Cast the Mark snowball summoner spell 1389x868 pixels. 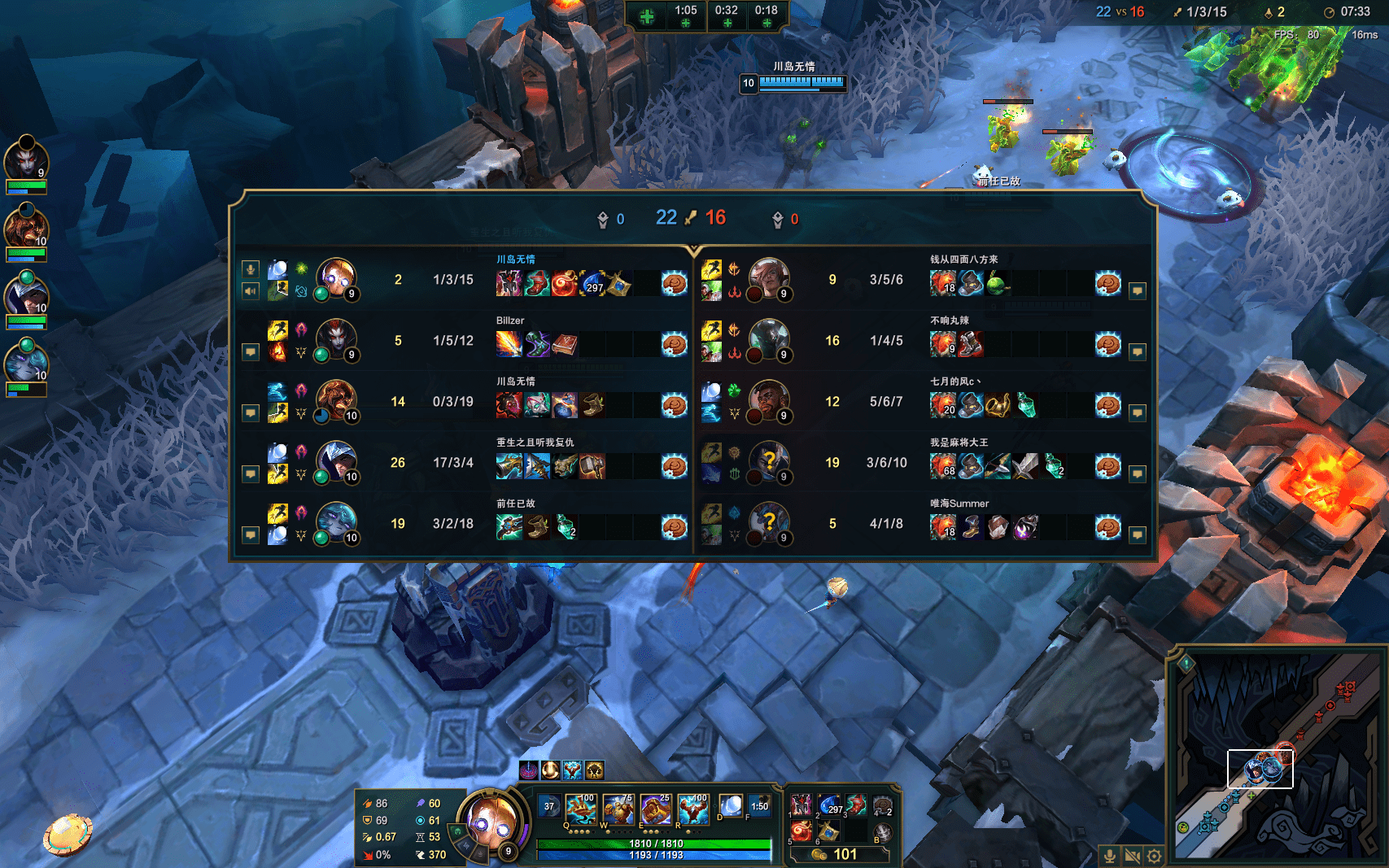tap(731, 806)
